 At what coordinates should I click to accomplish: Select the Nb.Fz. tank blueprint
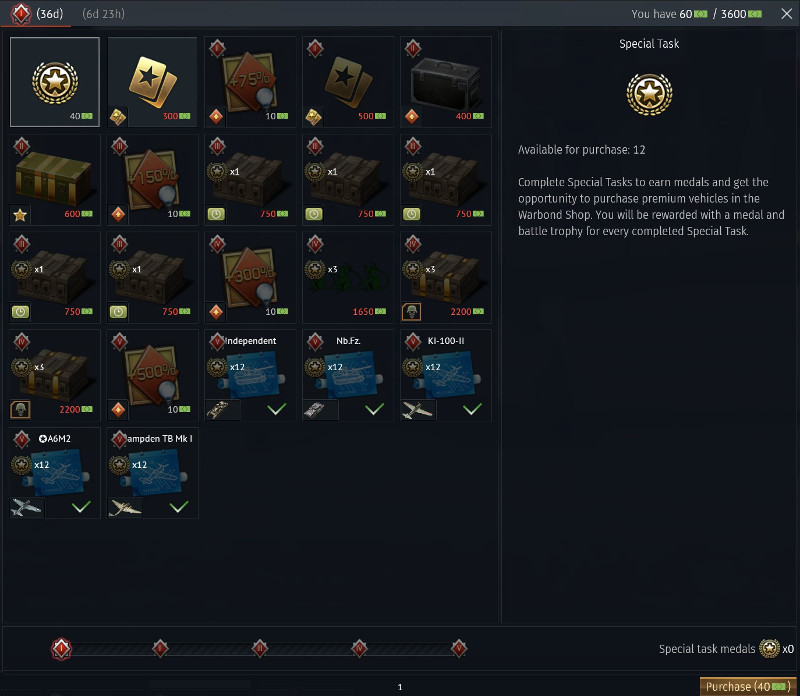tap(348, 375)
